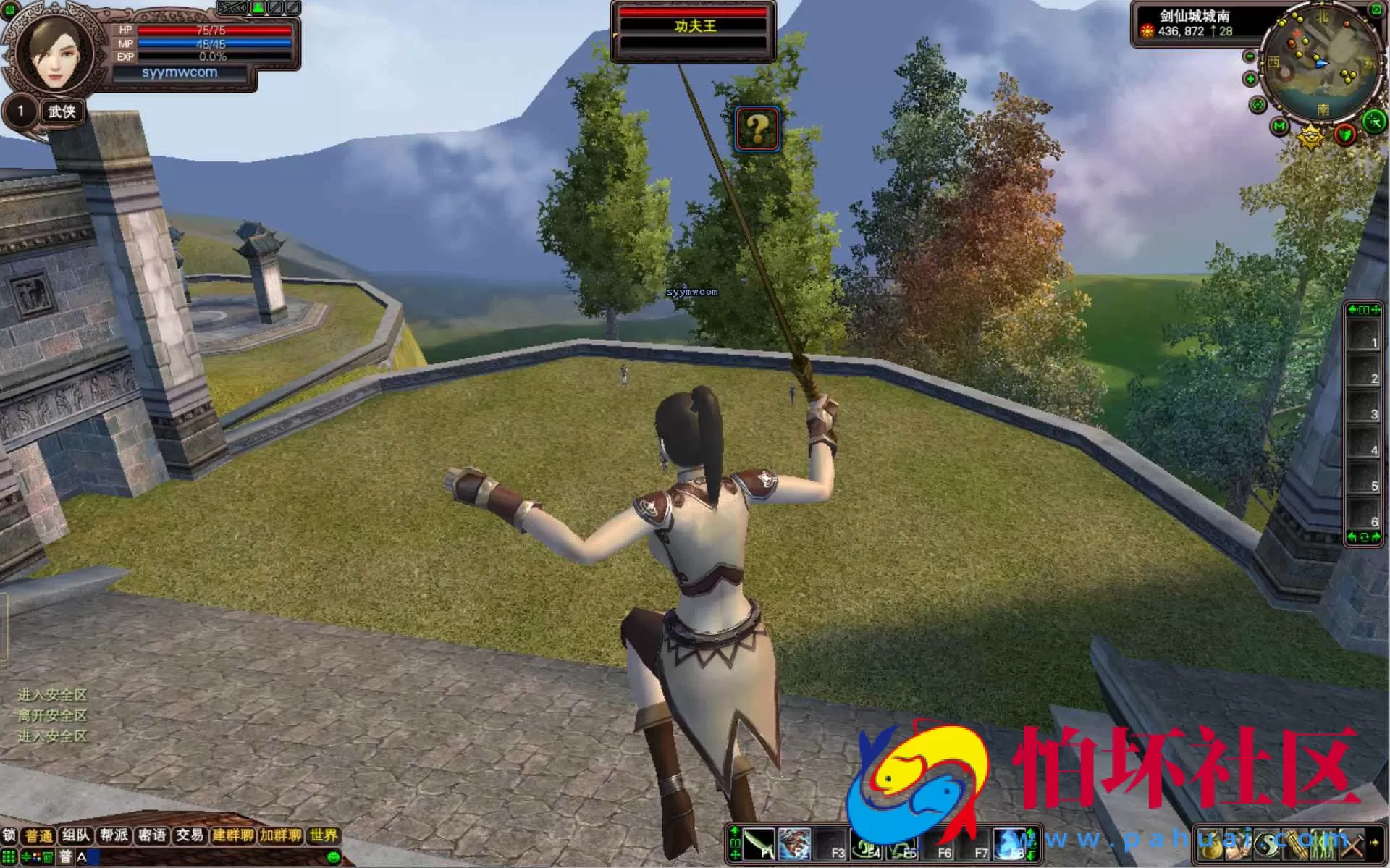The width and height of the screenshot is (1390, 868).
Task: Choose the 密语 whisper chat tab
Action: (x=152, y=835)
